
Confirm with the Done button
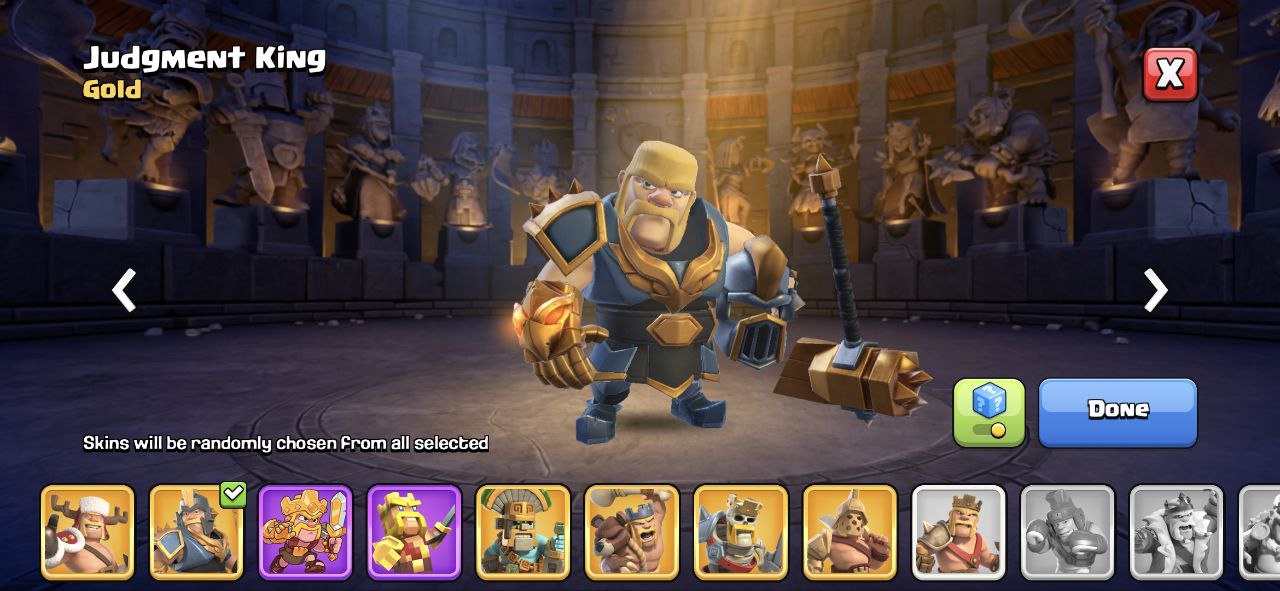(x=1117, y=411)
